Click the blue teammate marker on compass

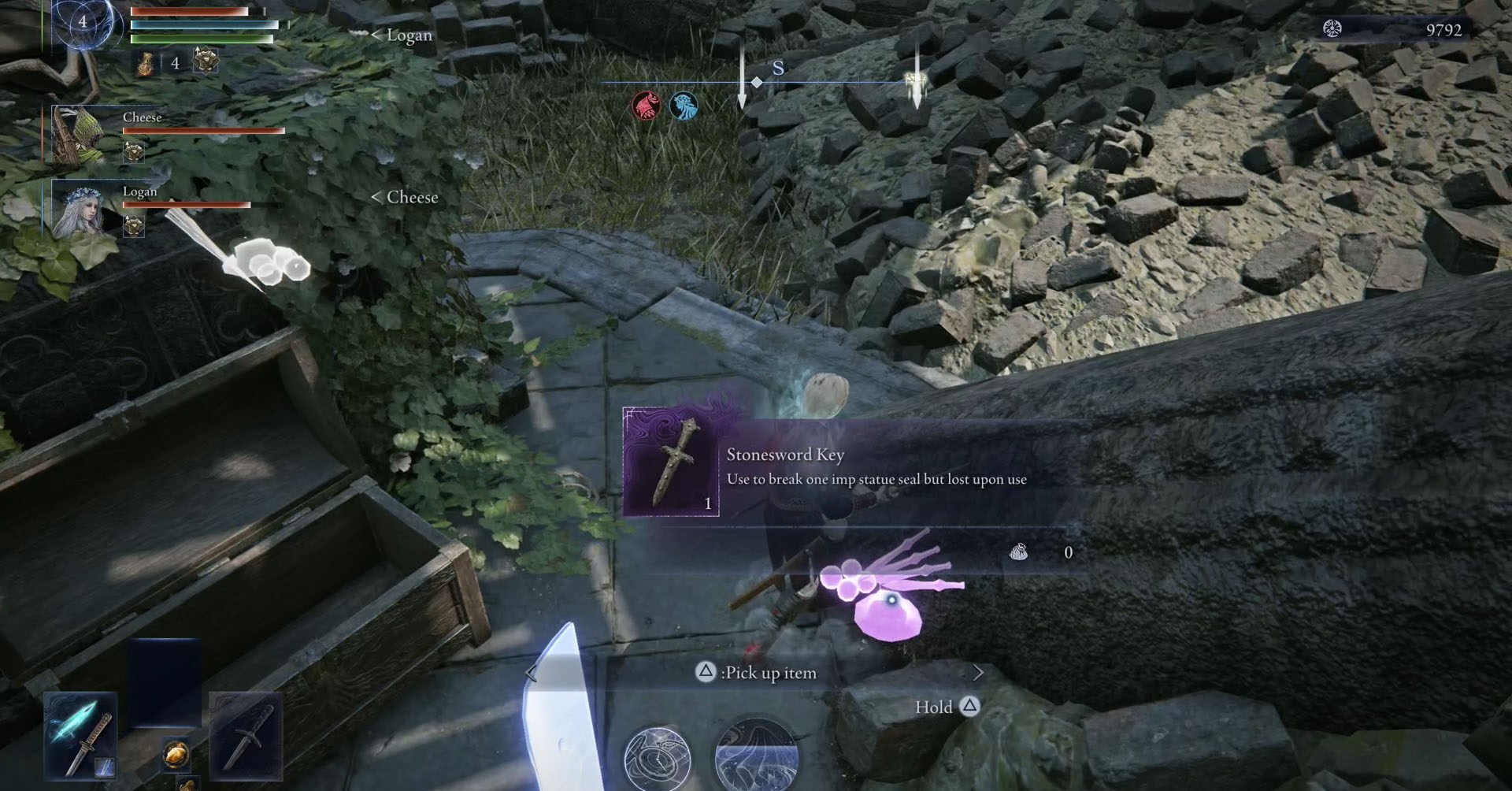(x=683, y=106)
